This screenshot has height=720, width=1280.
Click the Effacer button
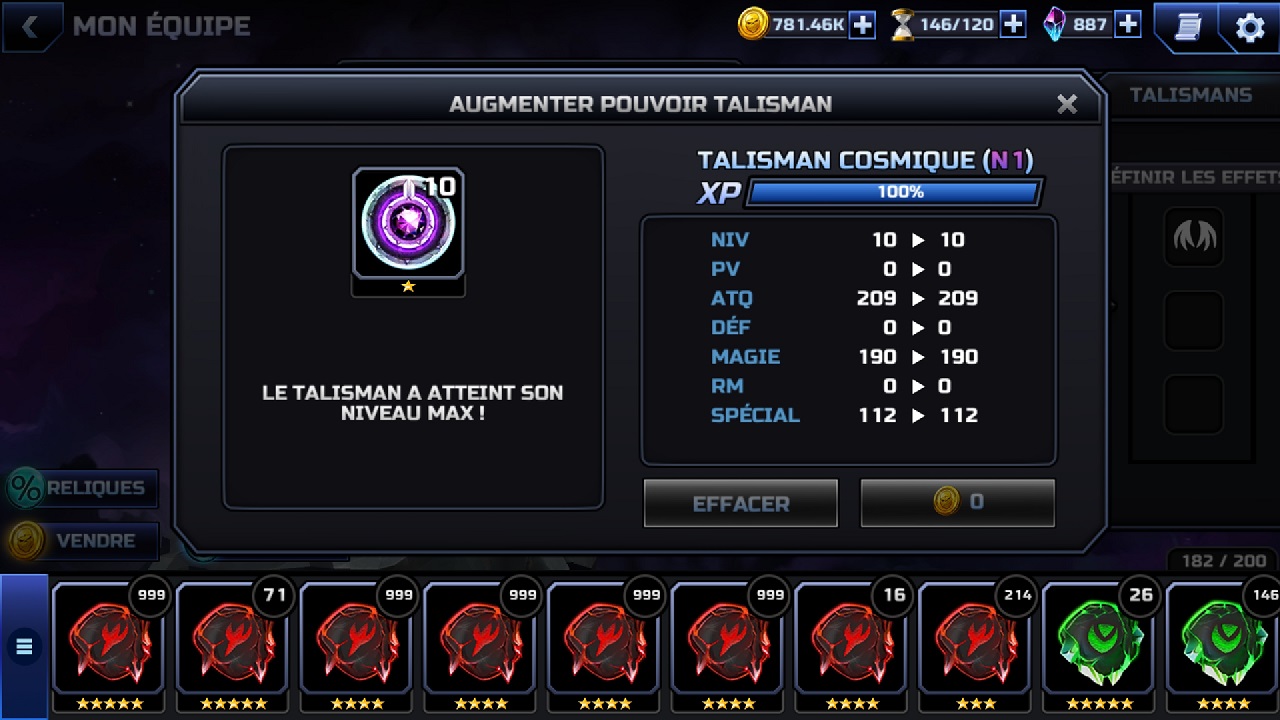[x=740, y=503]
